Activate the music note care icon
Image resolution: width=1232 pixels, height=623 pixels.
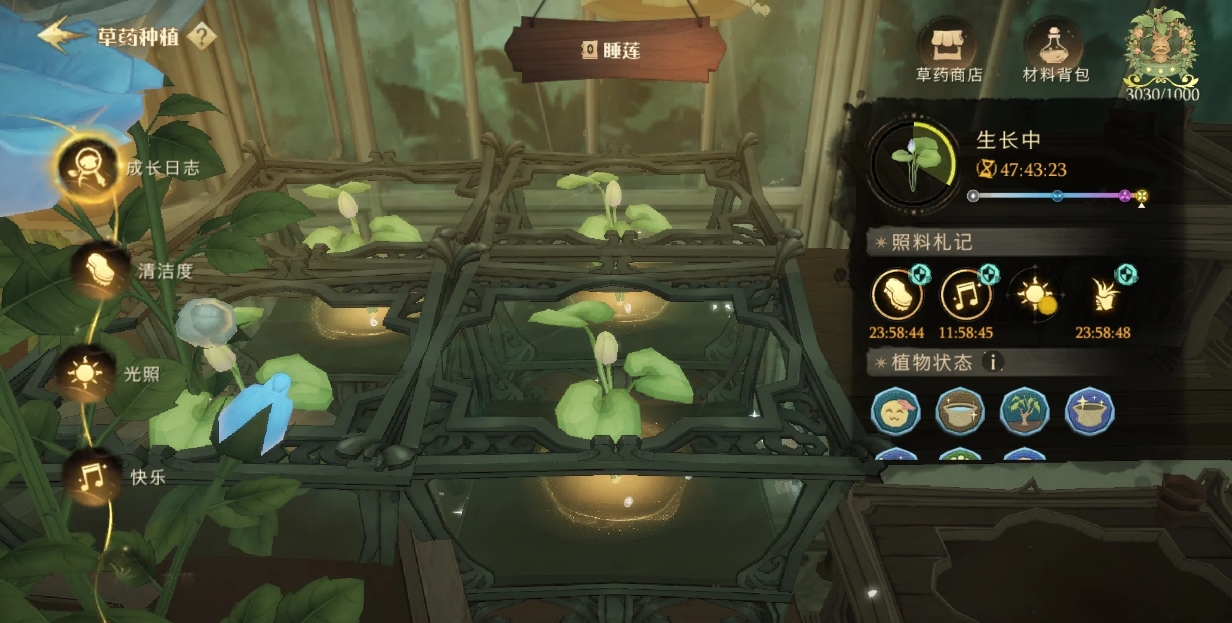966,295
